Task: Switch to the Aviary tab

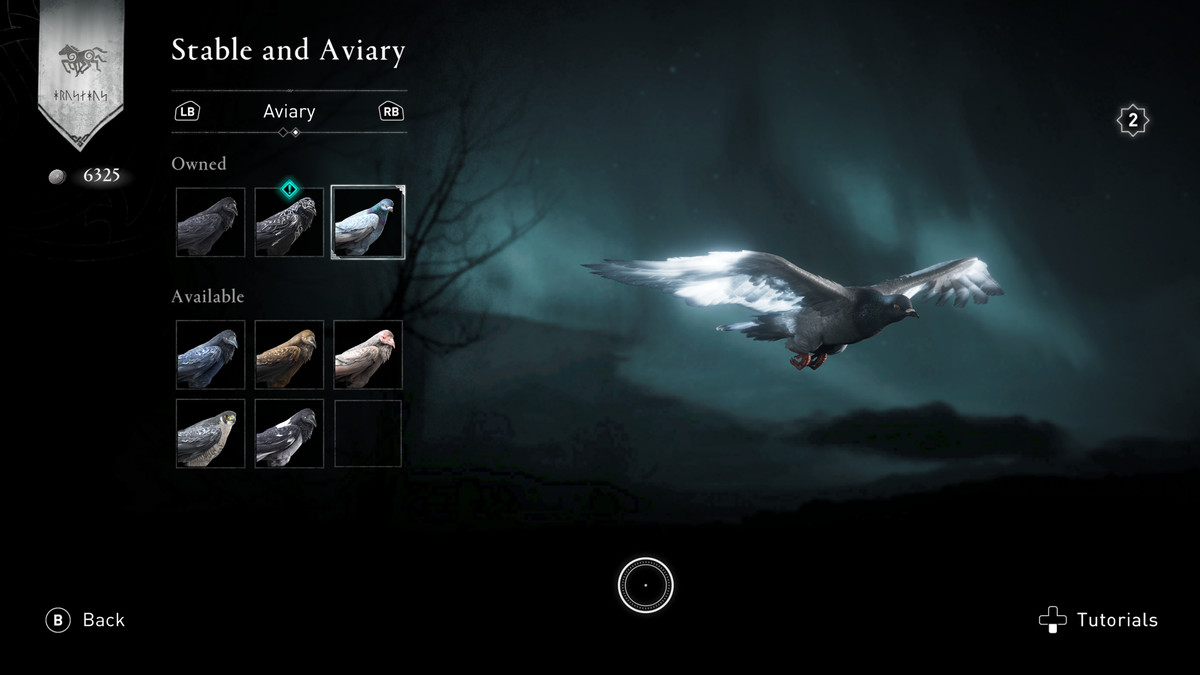Action: [289, 112]
